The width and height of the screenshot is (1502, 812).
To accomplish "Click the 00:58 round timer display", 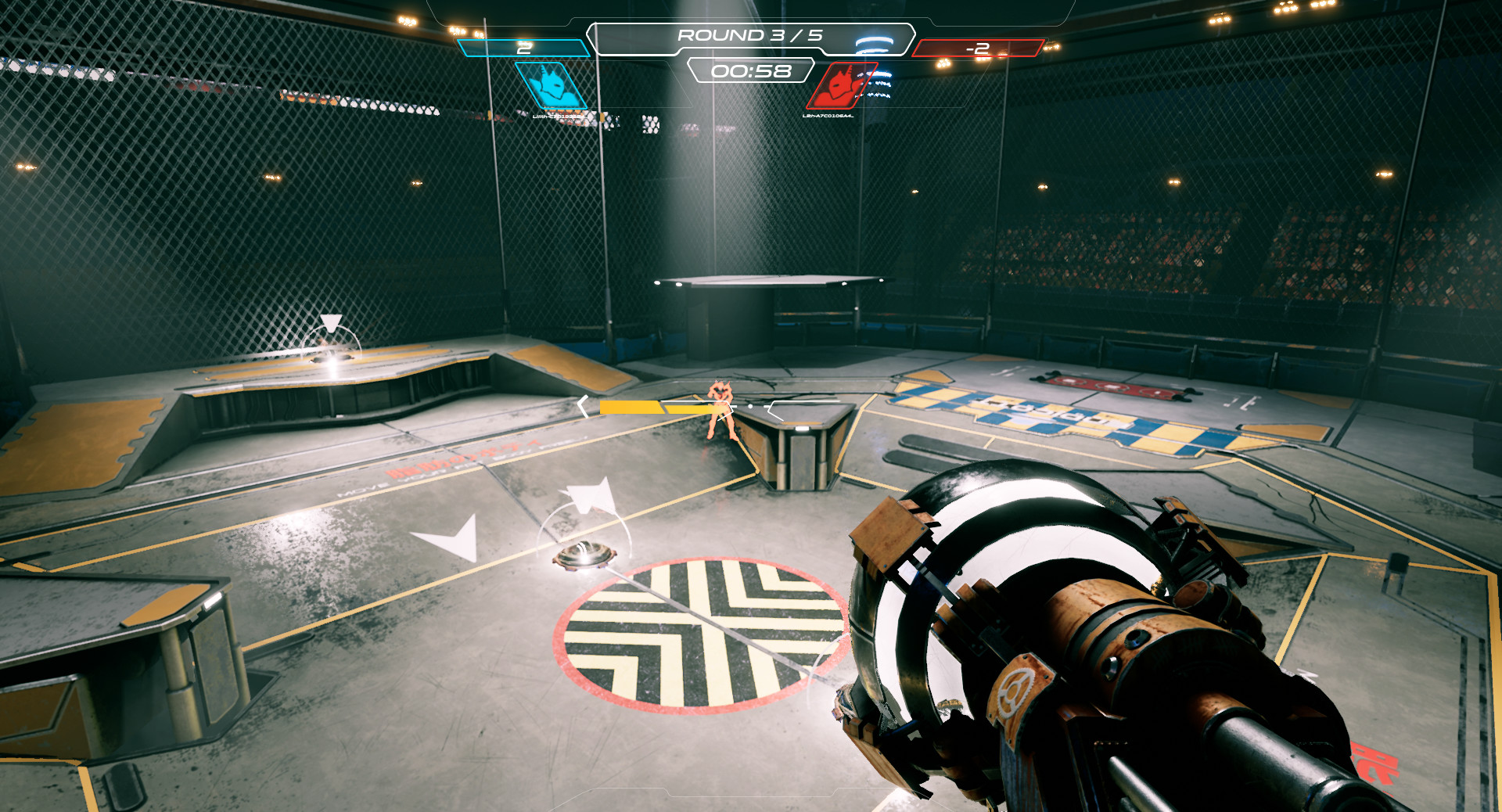I will tap(751, 72).
